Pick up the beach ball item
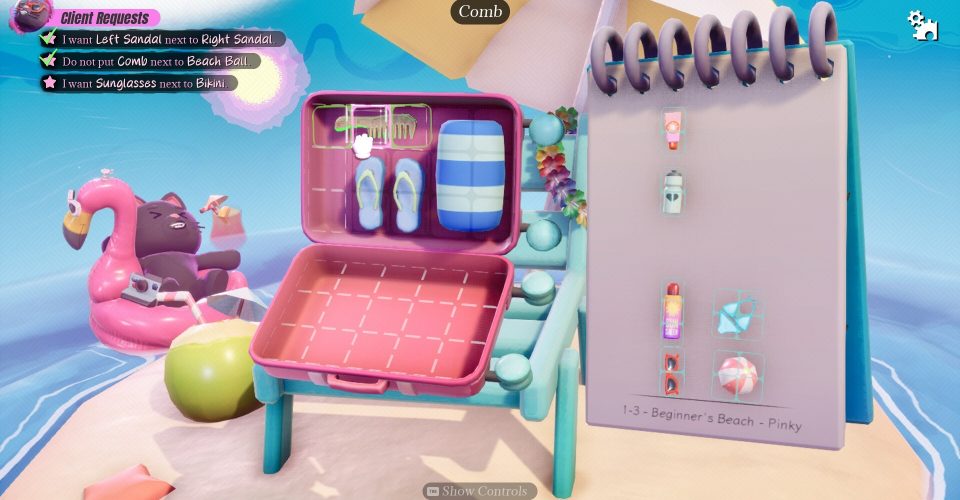This screenshot has width=960, height=500. pyautogui.click(x=740, y=373)
